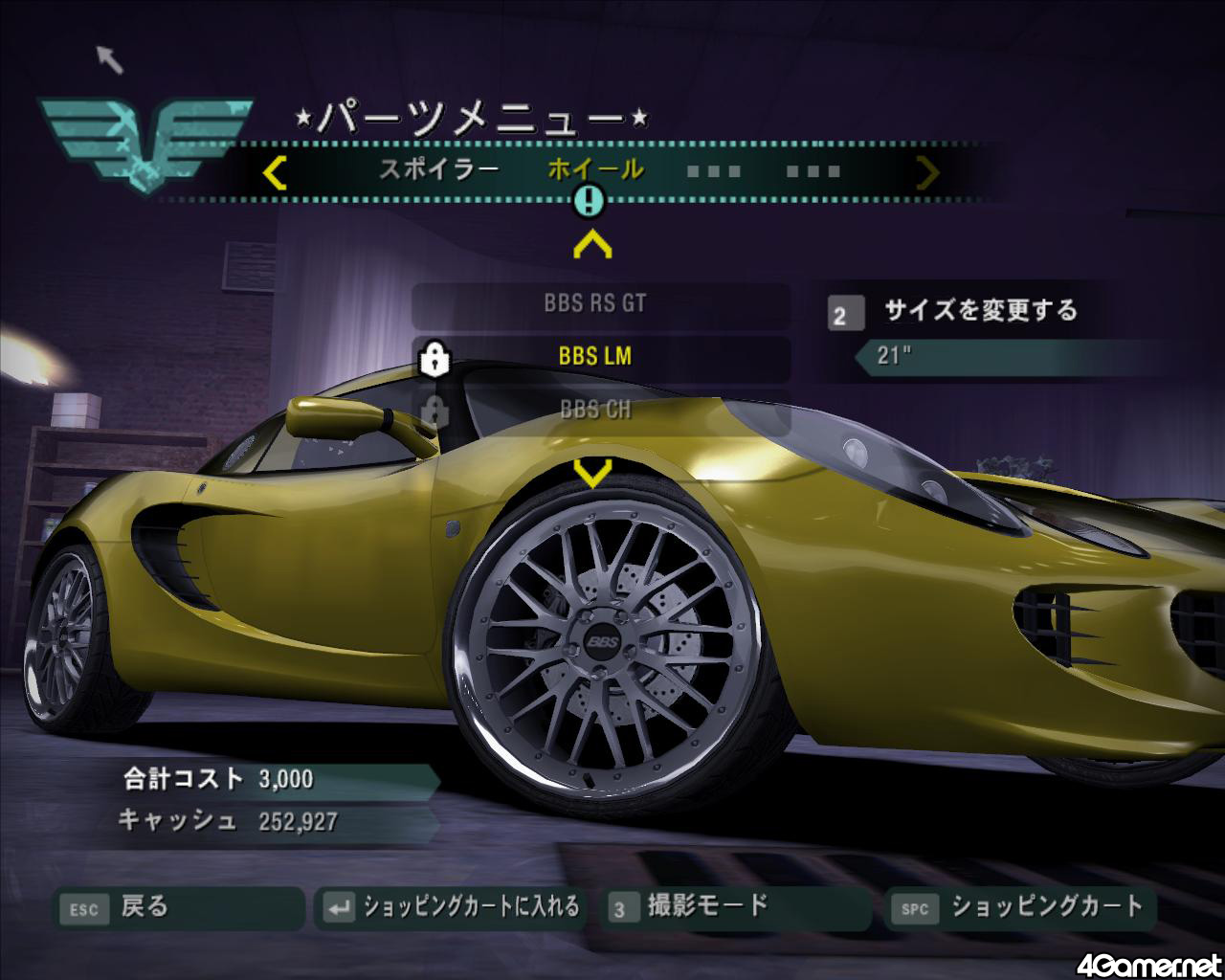The height and width of the screenshot is (980, 1225).
Task: Open the ショッピングカート shopping cart
Action: pyautogui.click(x=1022, y=907)
